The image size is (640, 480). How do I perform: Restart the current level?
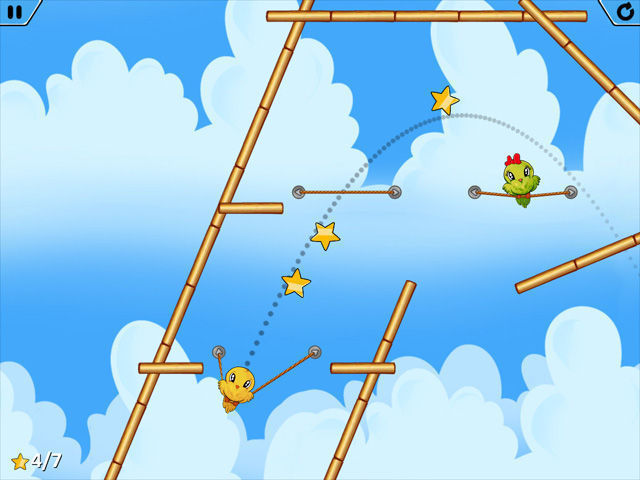[624, 11]
